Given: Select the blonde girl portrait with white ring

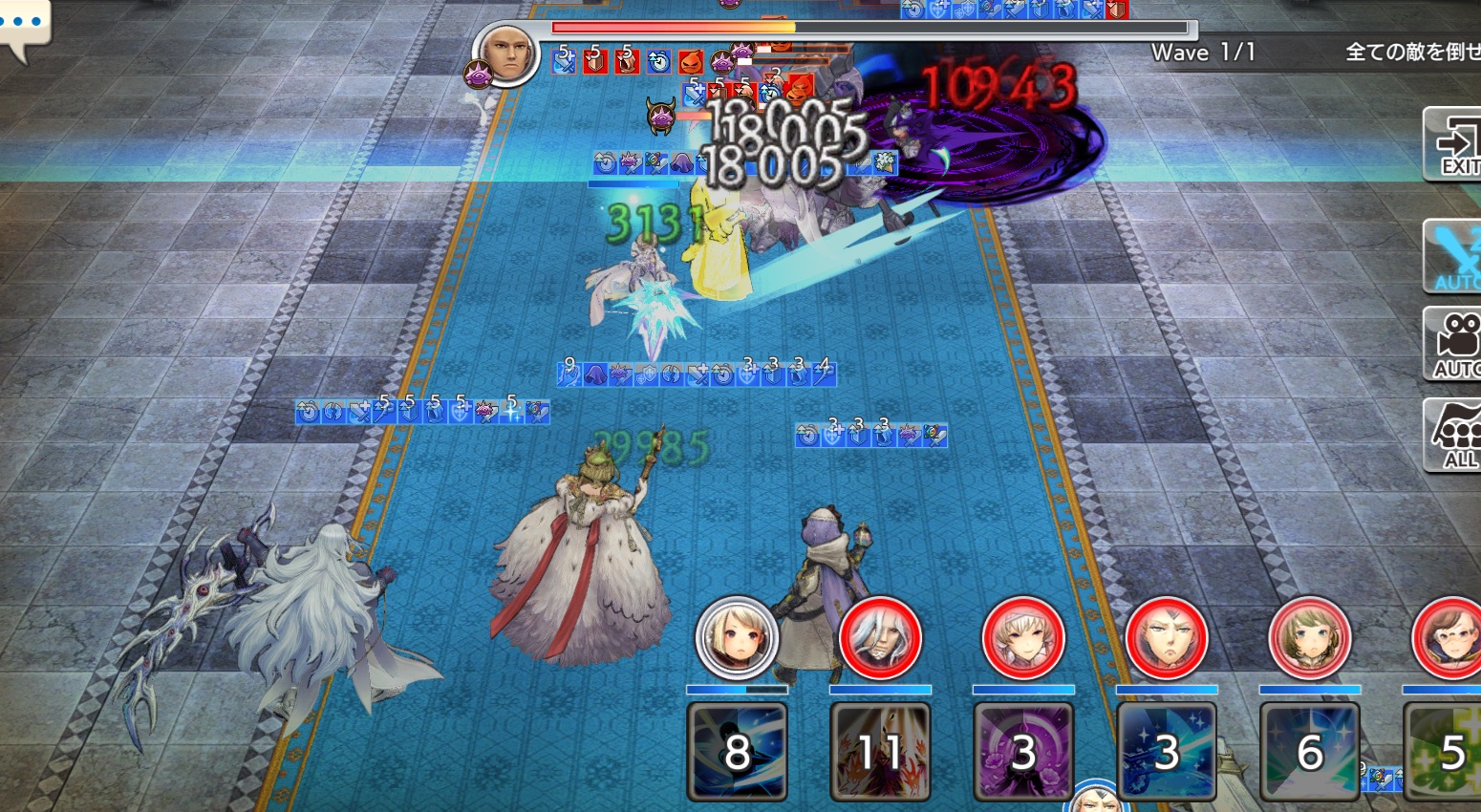Looking at the screenshot, I should coord(737,638).
